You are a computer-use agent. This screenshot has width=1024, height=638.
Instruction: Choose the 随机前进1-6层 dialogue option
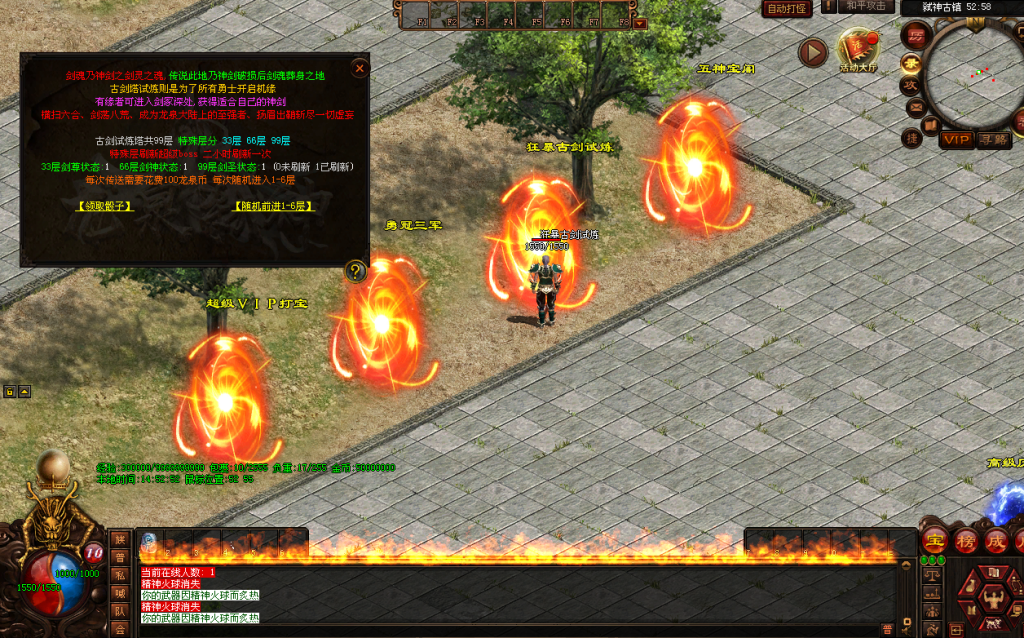click(x=274, y=206)
